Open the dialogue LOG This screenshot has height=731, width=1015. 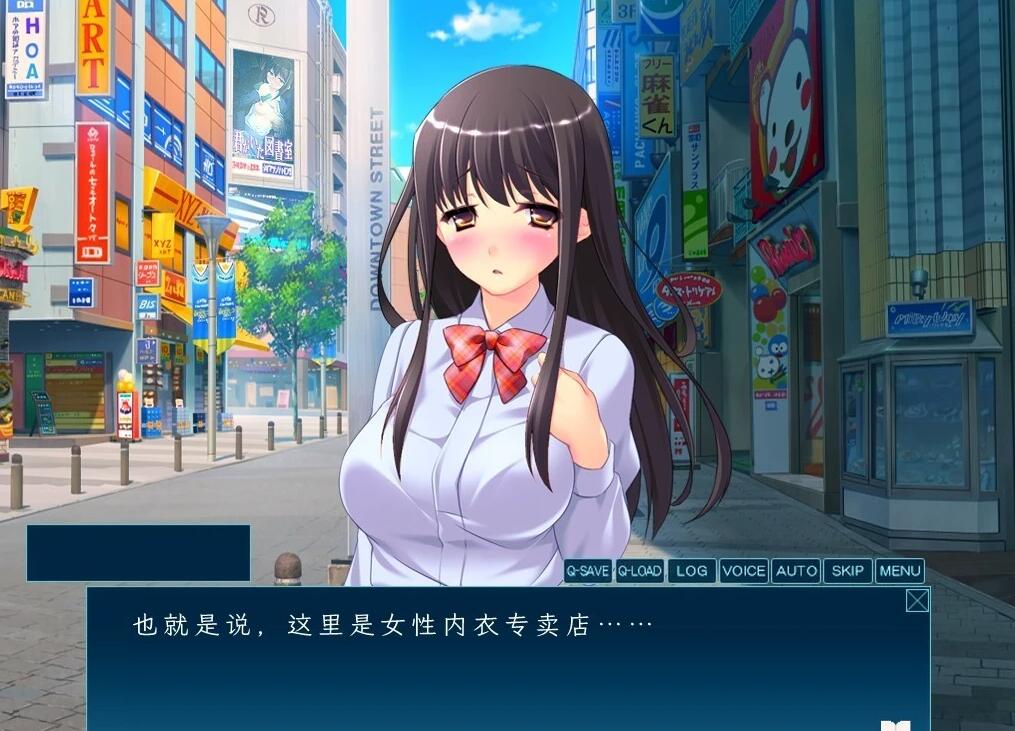tap(691, 571)
